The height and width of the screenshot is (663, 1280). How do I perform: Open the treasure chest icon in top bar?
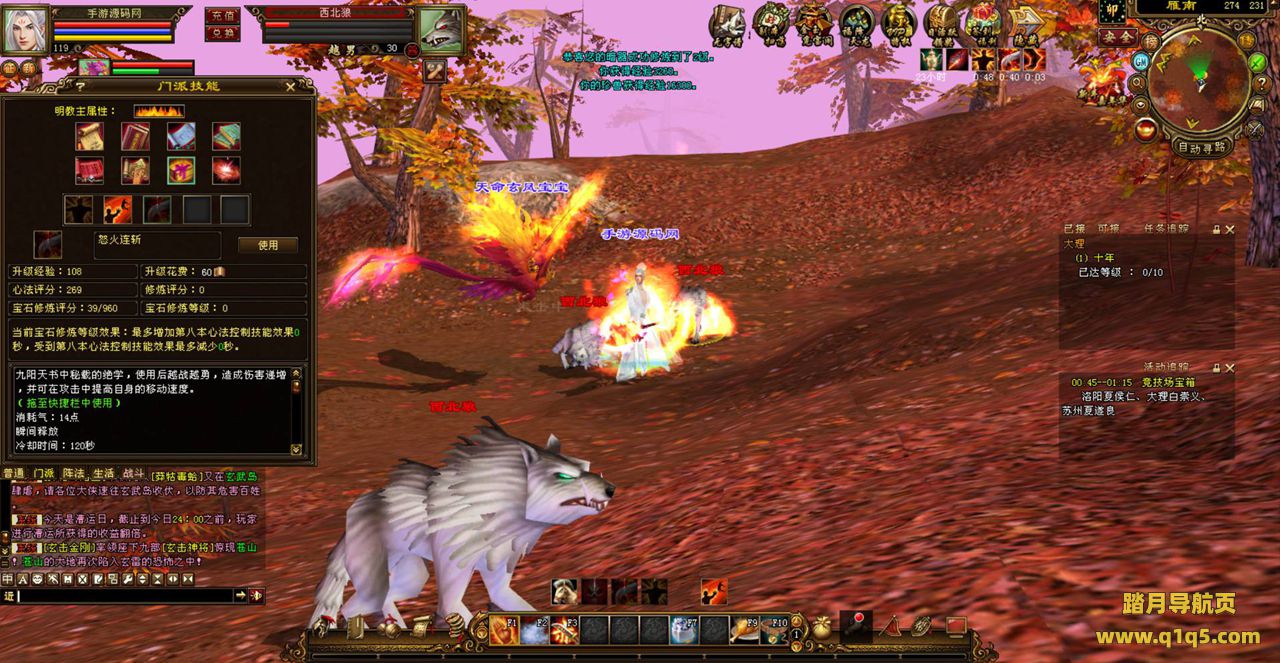(940, 22)
